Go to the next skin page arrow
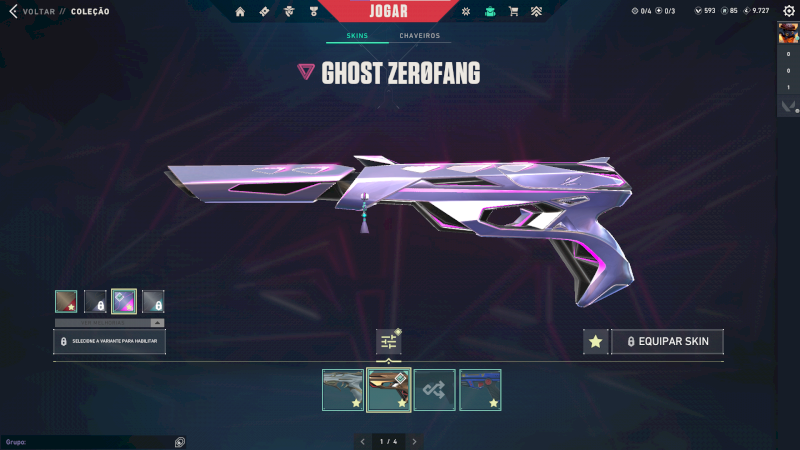 tap(414, 441)
